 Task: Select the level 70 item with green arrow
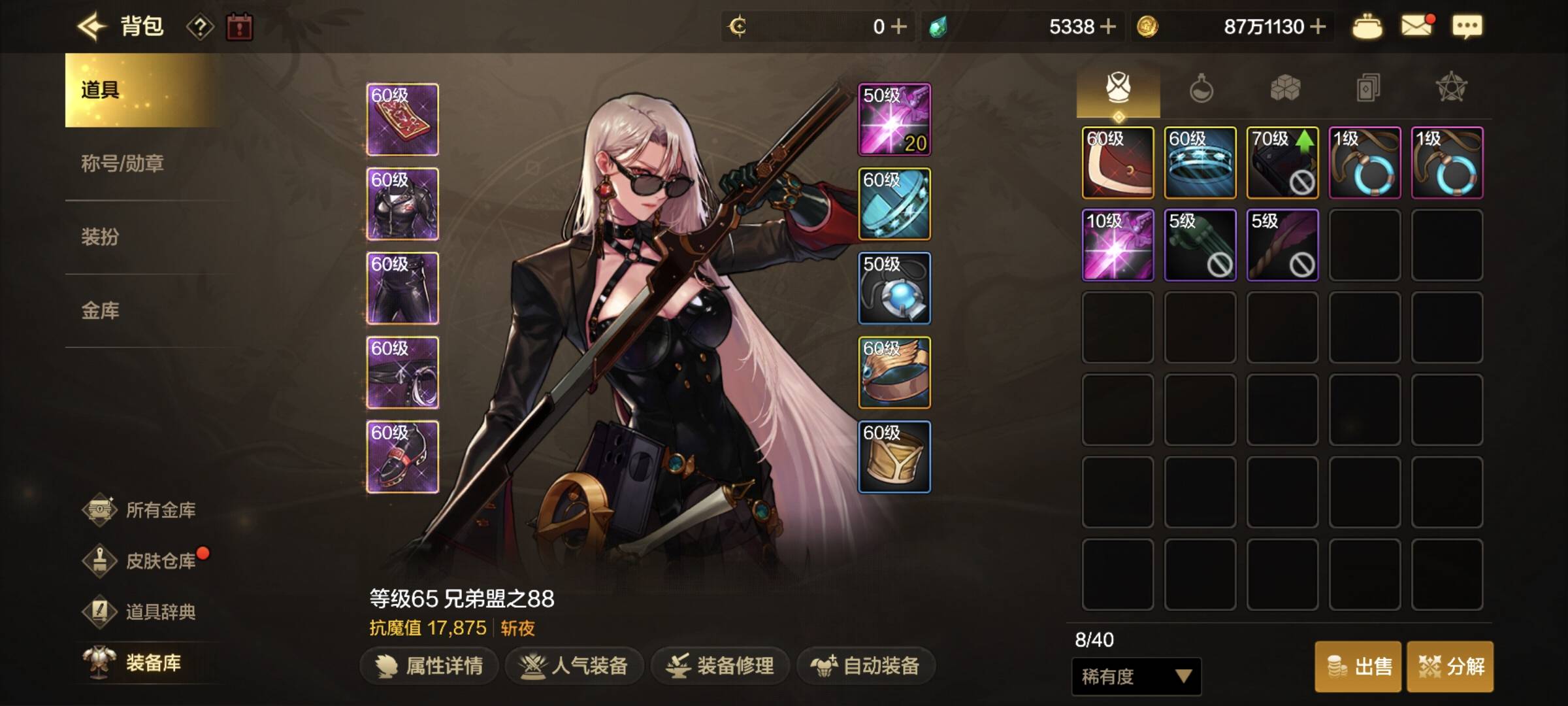pyautogui.click(x=1282, y=163)
